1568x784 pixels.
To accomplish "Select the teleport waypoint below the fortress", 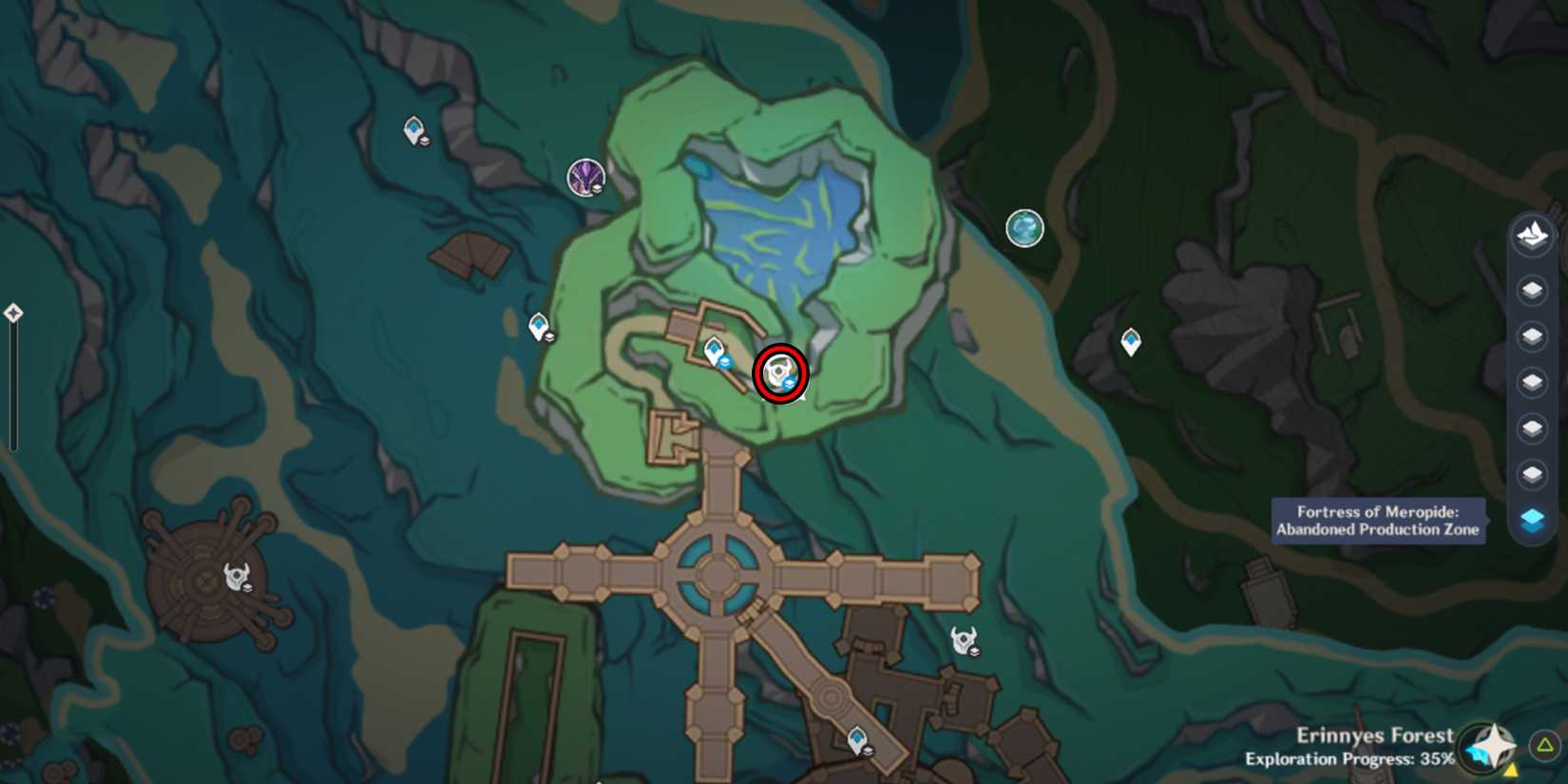I will coord(856,739).
